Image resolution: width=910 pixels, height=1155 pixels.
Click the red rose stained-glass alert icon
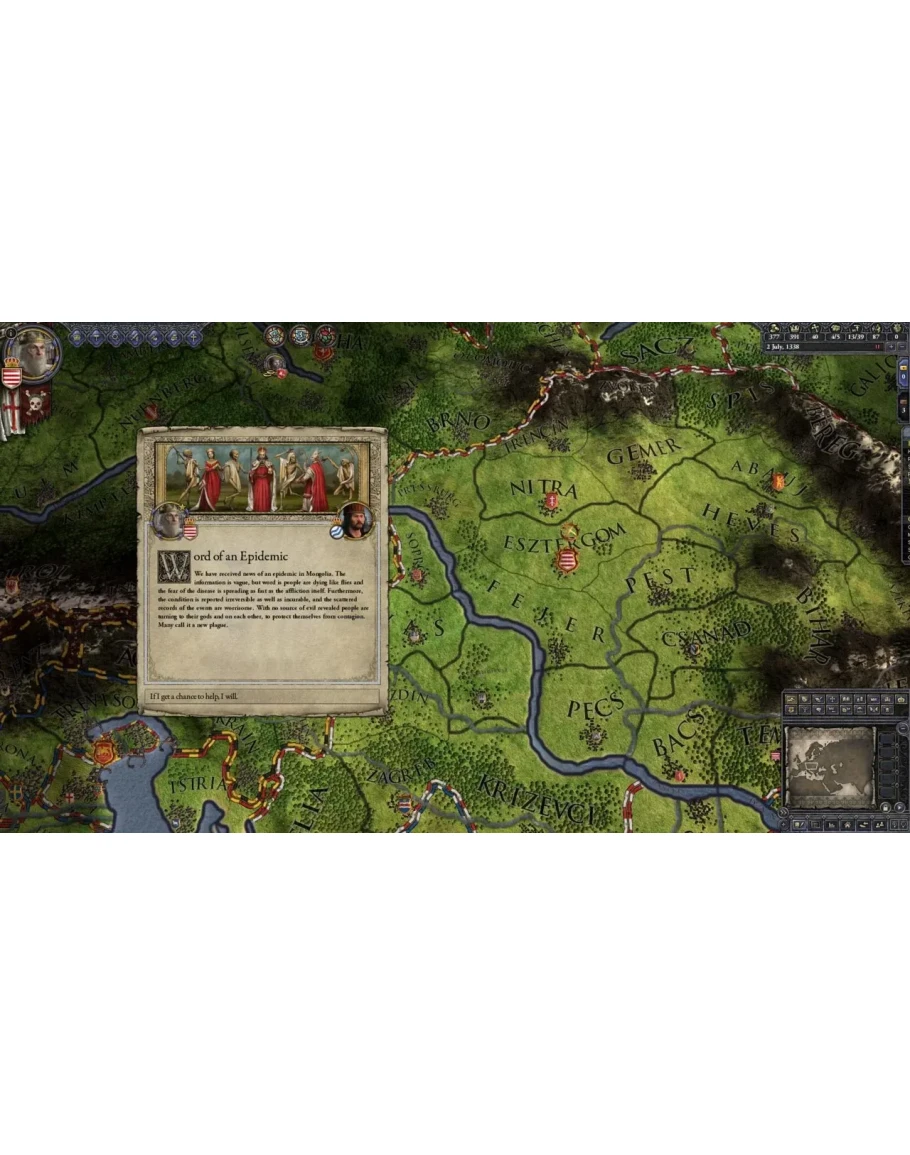(x=324, y=335)
